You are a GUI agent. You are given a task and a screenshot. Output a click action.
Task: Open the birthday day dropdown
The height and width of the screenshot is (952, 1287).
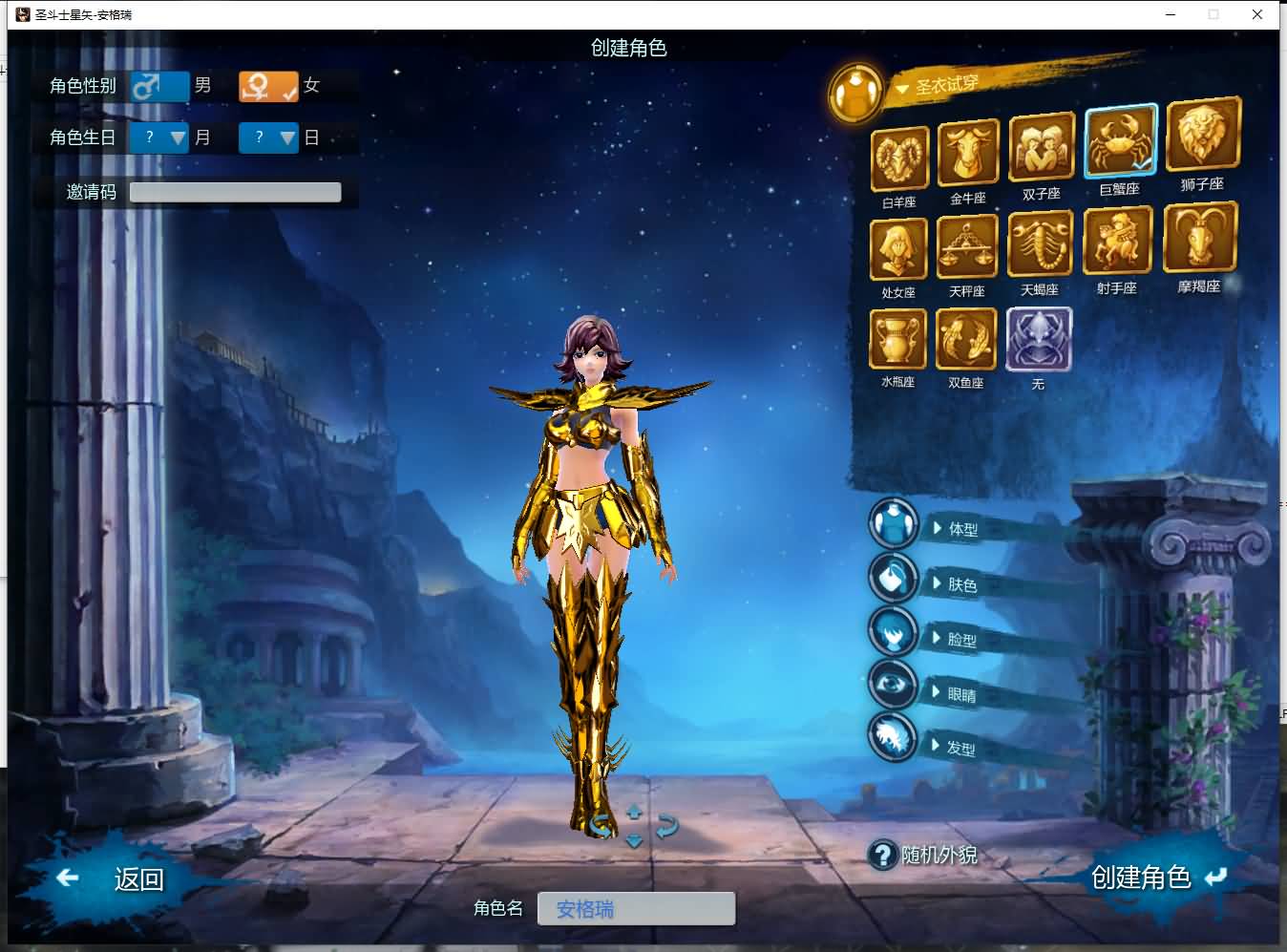coord(269,138)
